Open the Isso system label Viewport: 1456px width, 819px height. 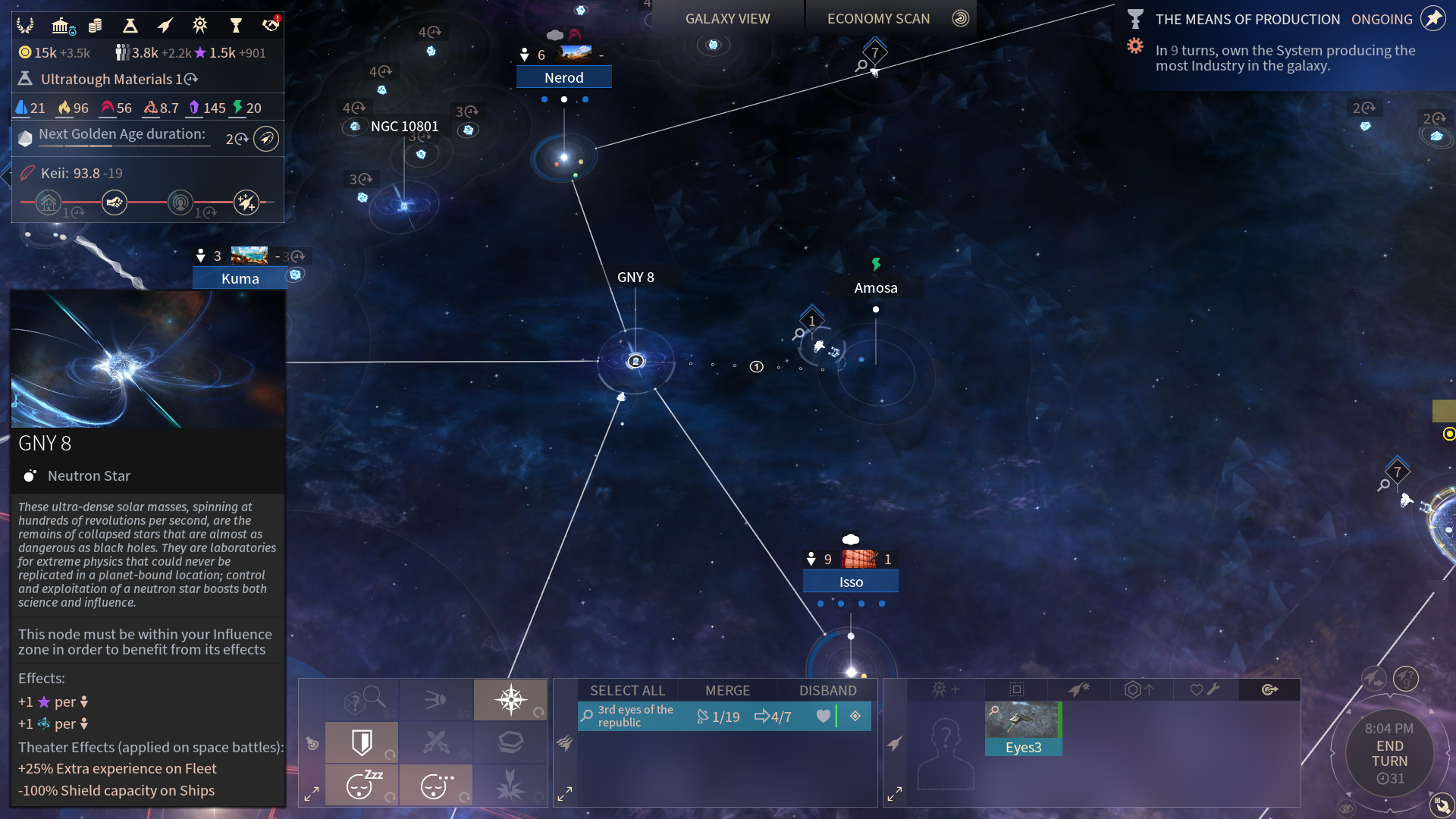click(851, 582)
